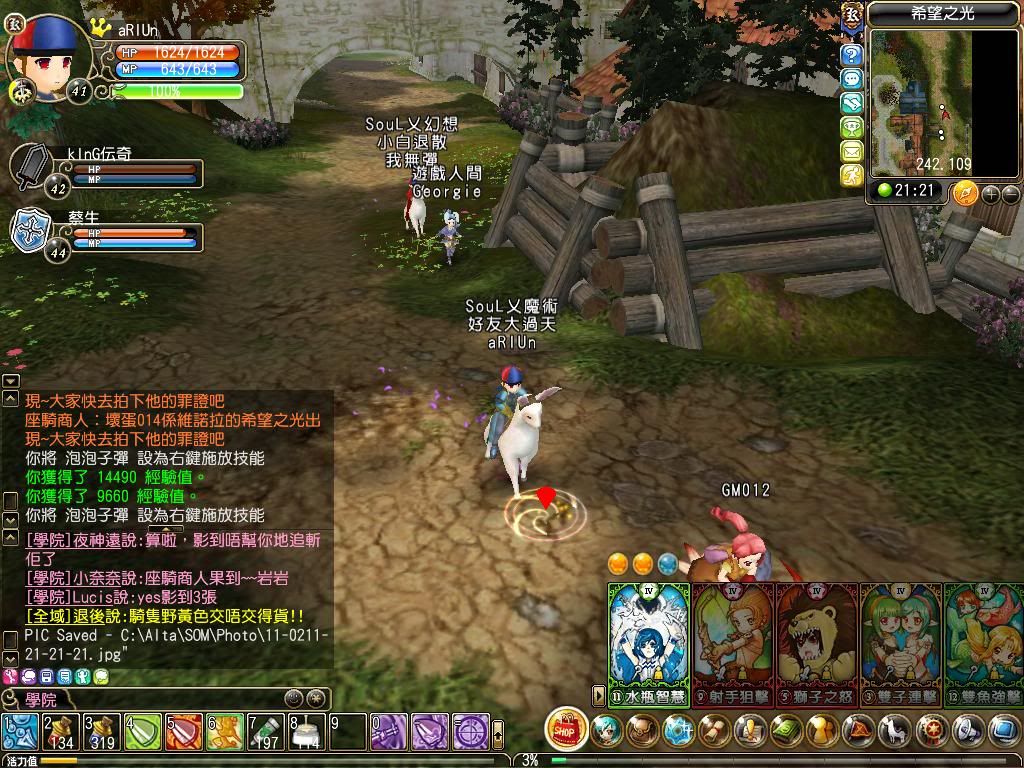The height and width of the screenshot is (768, 1024).
Task: Open the blue question mark help icon
Action: point(851,54)
